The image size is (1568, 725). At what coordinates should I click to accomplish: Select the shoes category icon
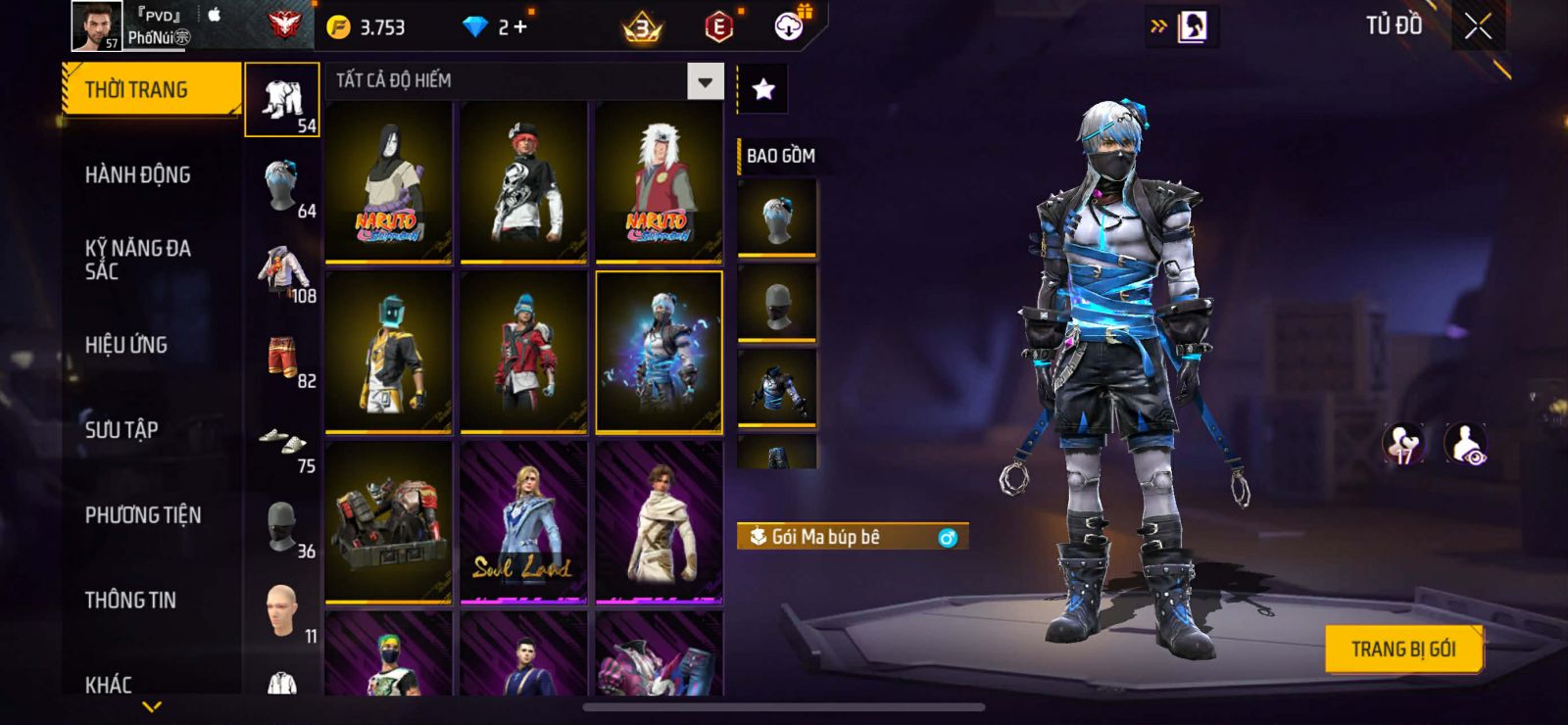pyautogui.click(x=282, y=442)
